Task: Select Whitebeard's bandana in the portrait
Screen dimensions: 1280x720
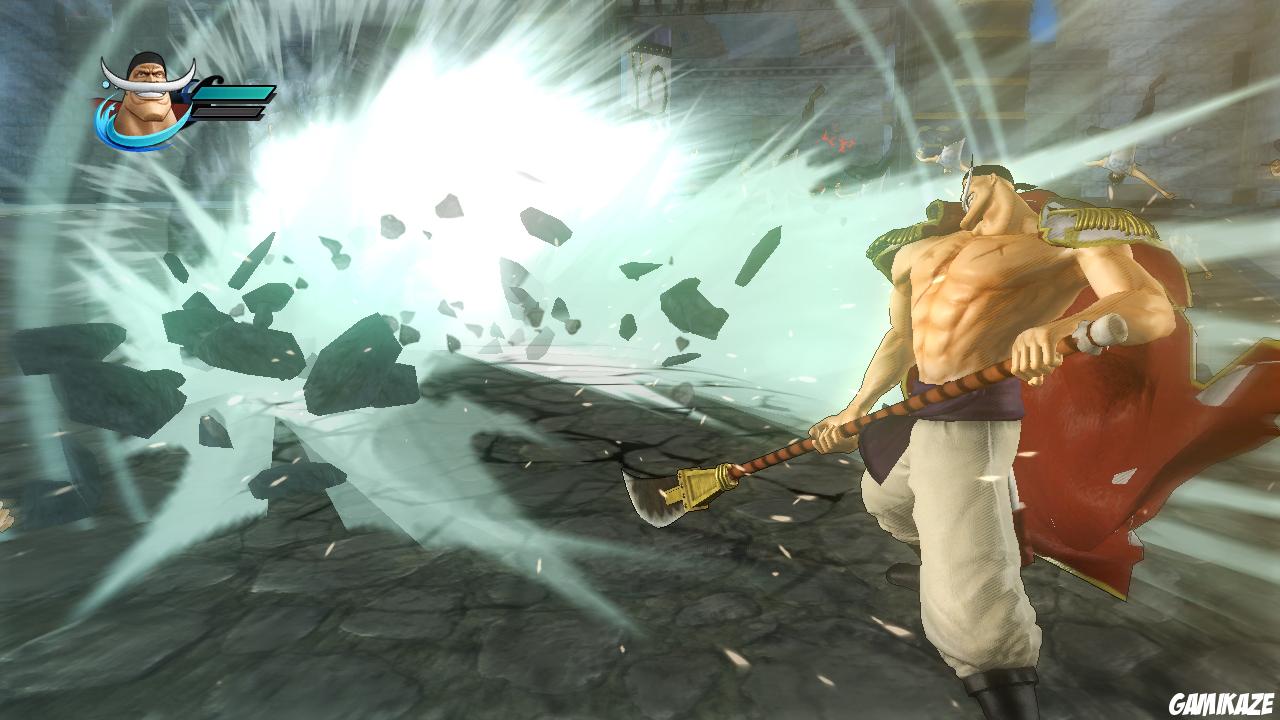Action: [145, 57]
